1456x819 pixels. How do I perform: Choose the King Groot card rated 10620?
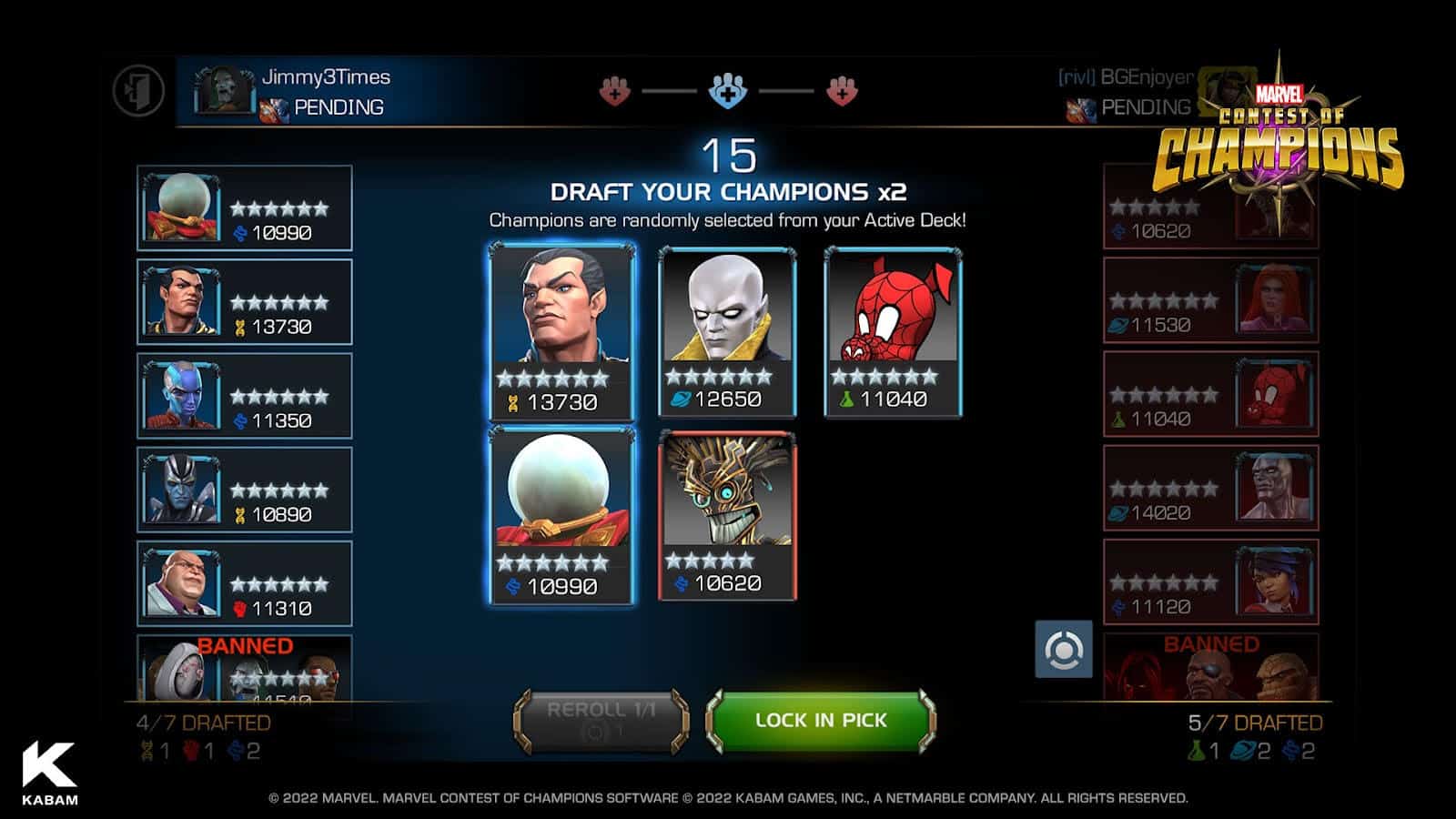pyautogui.click(x=727, y=516)
